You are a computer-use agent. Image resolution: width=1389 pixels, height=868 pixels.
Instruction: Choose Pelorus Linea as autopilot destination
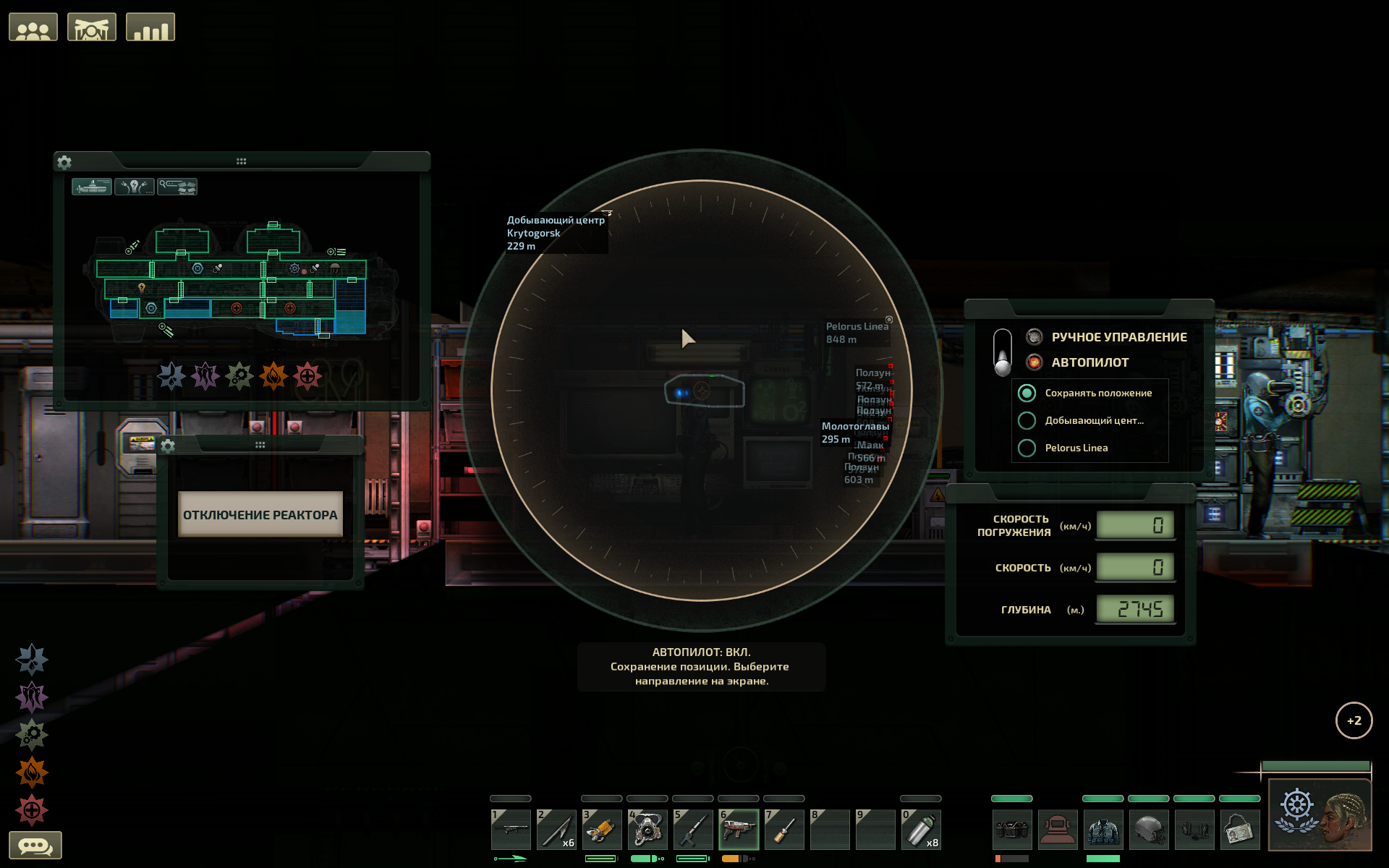1027,448
